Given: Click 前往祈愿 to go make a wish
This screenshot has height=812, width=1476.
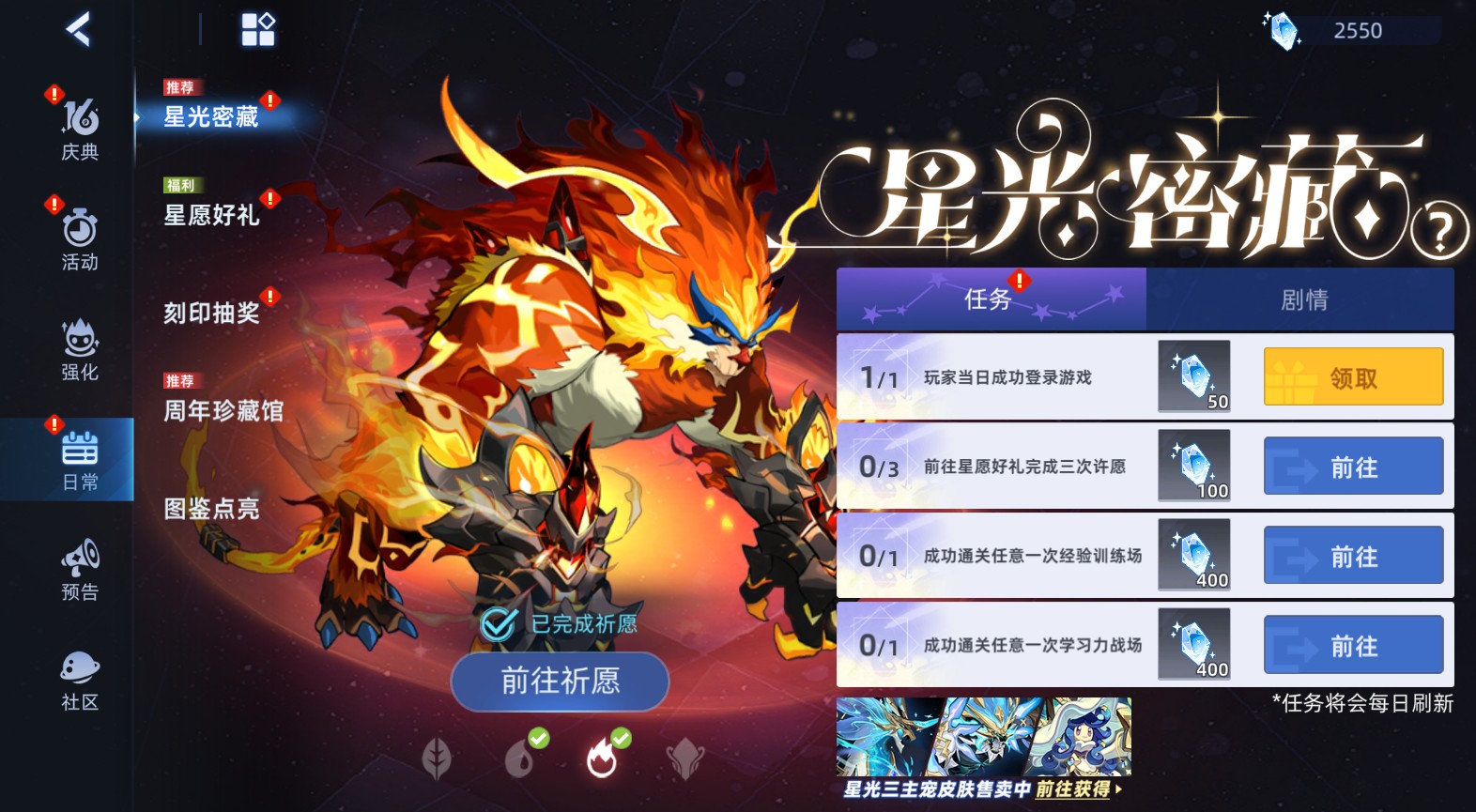Looking at the screenshot, I should click(x=559, y=682).
